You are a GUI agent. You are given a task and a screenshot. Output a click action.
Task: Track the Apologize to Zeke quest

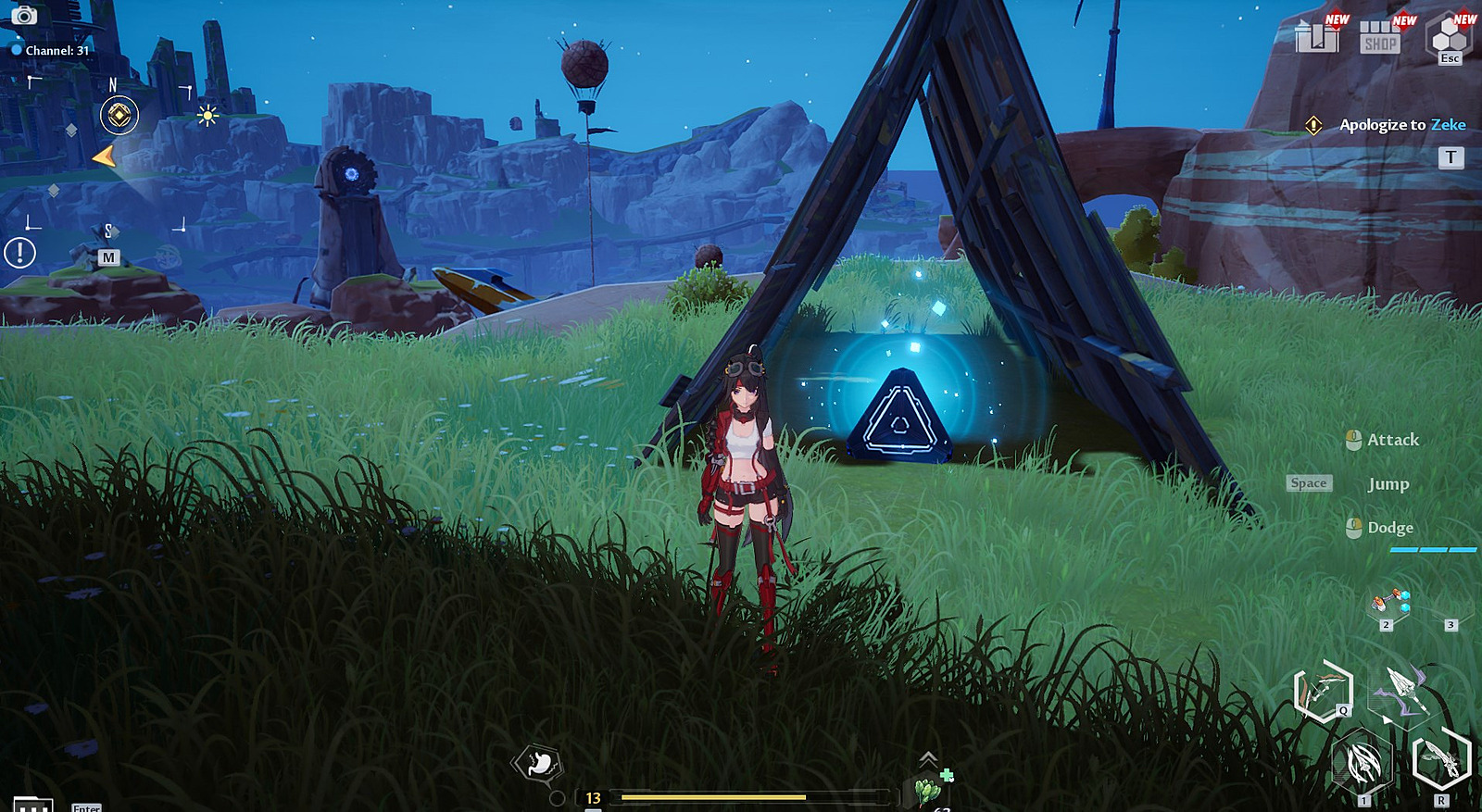(1402, 125)
